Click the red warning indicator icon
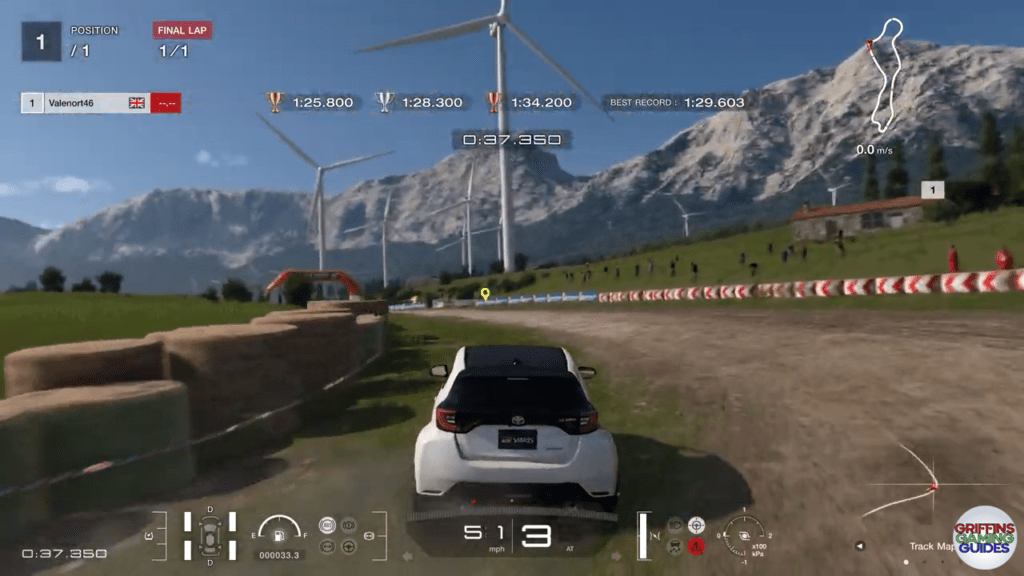Screen dimensions: 1024x576 pyautogui.click(x=696, y=546)
